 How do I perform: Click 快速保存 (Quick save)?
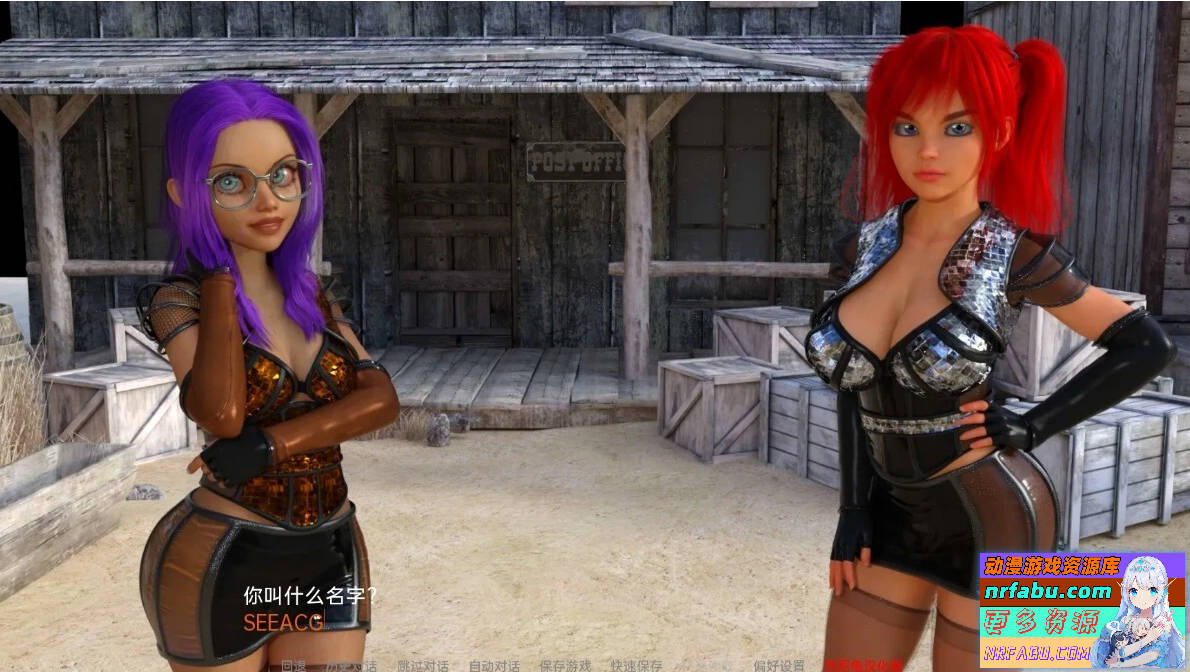pyautogui.click(x=636, y=666)
